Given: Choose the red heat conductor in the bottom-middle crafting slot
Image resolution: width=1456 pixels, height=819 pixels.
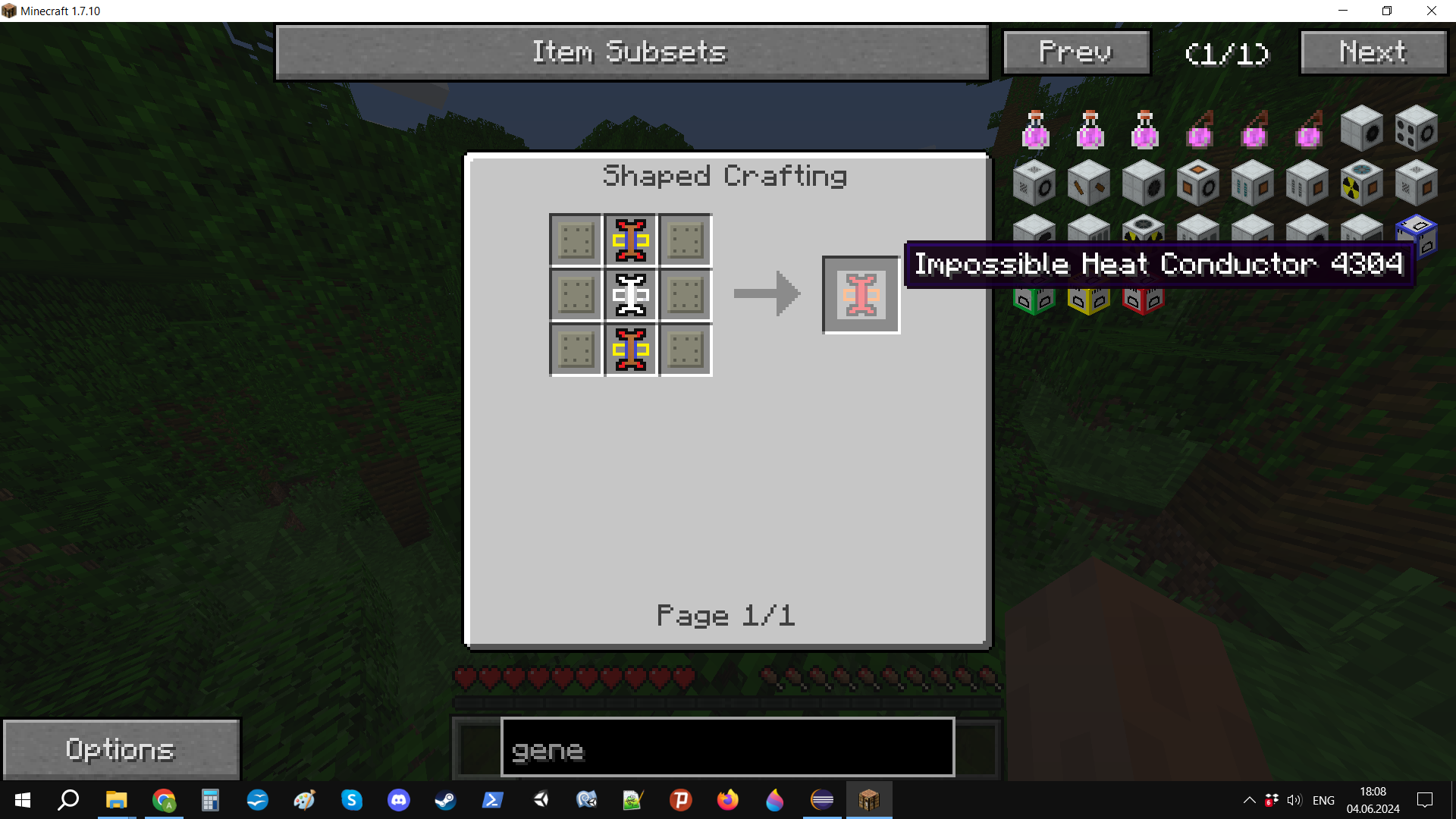Looking at the screenshot, I should tap(630, 350).
